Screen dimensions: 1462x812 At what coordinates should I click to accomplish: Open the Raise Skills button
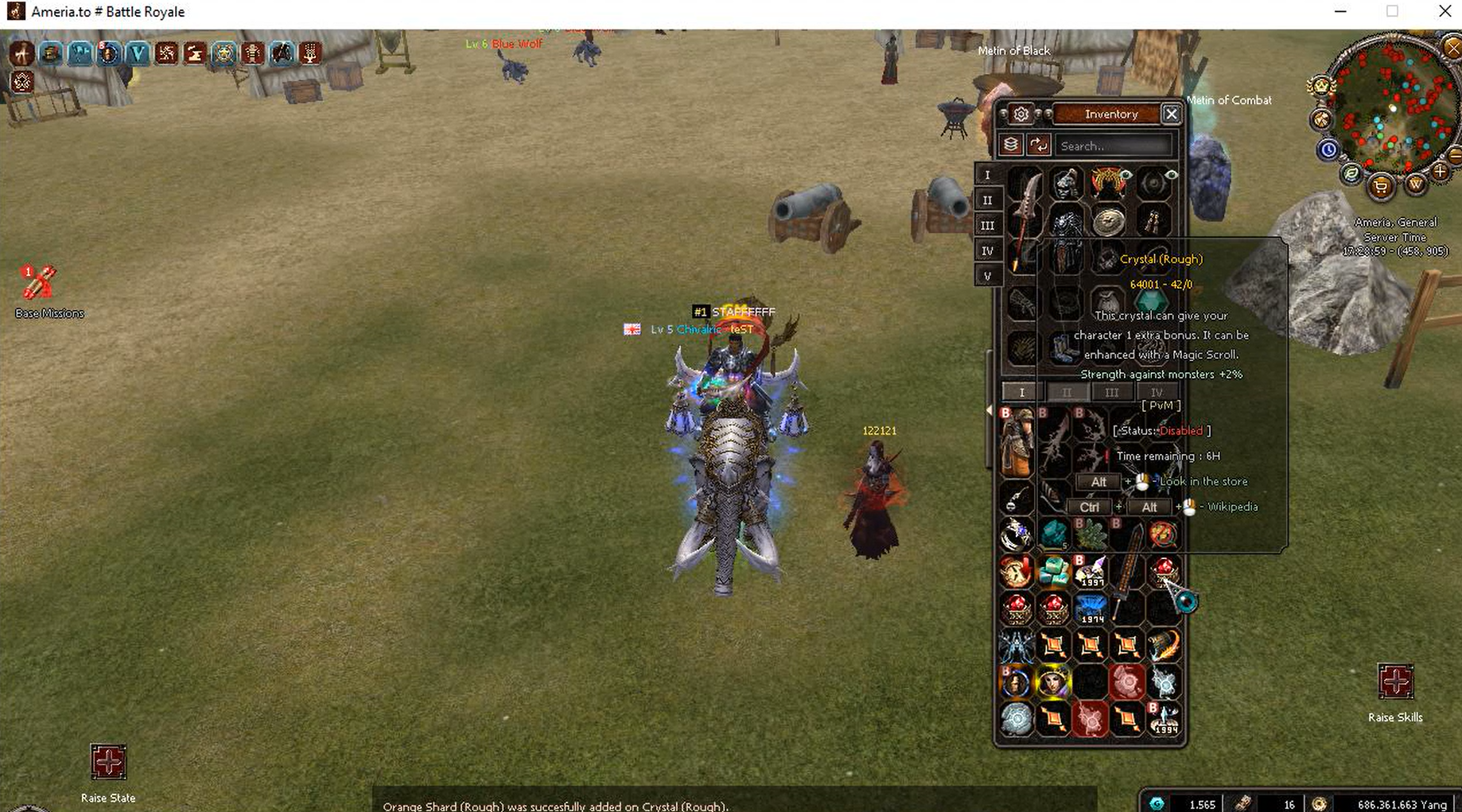coord(1395,682)
